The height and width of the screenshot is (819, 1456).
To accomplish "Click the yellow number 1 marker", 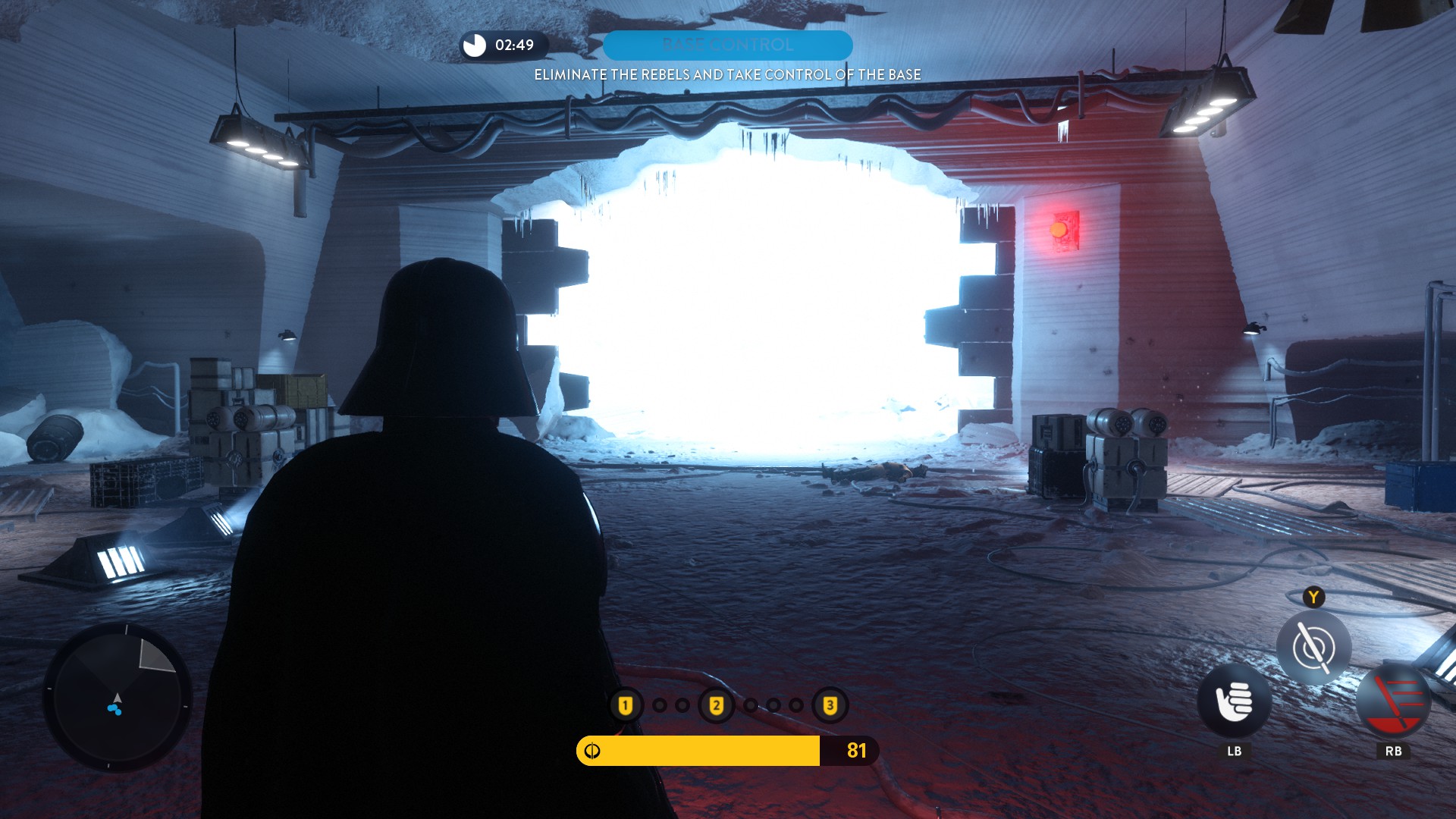I will (x=626, y=706).
